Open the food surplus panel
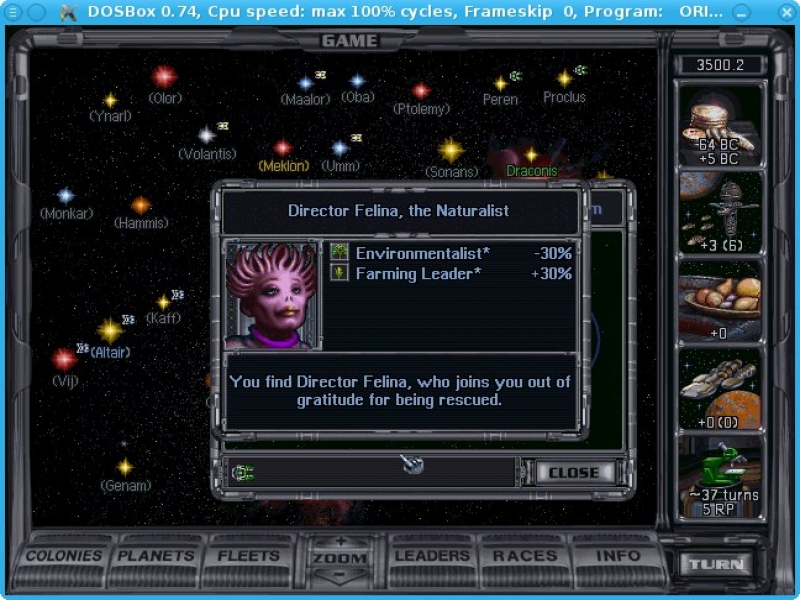Viewport: 800px width, 600px height. pyautogui.click(x=721, y=301)
